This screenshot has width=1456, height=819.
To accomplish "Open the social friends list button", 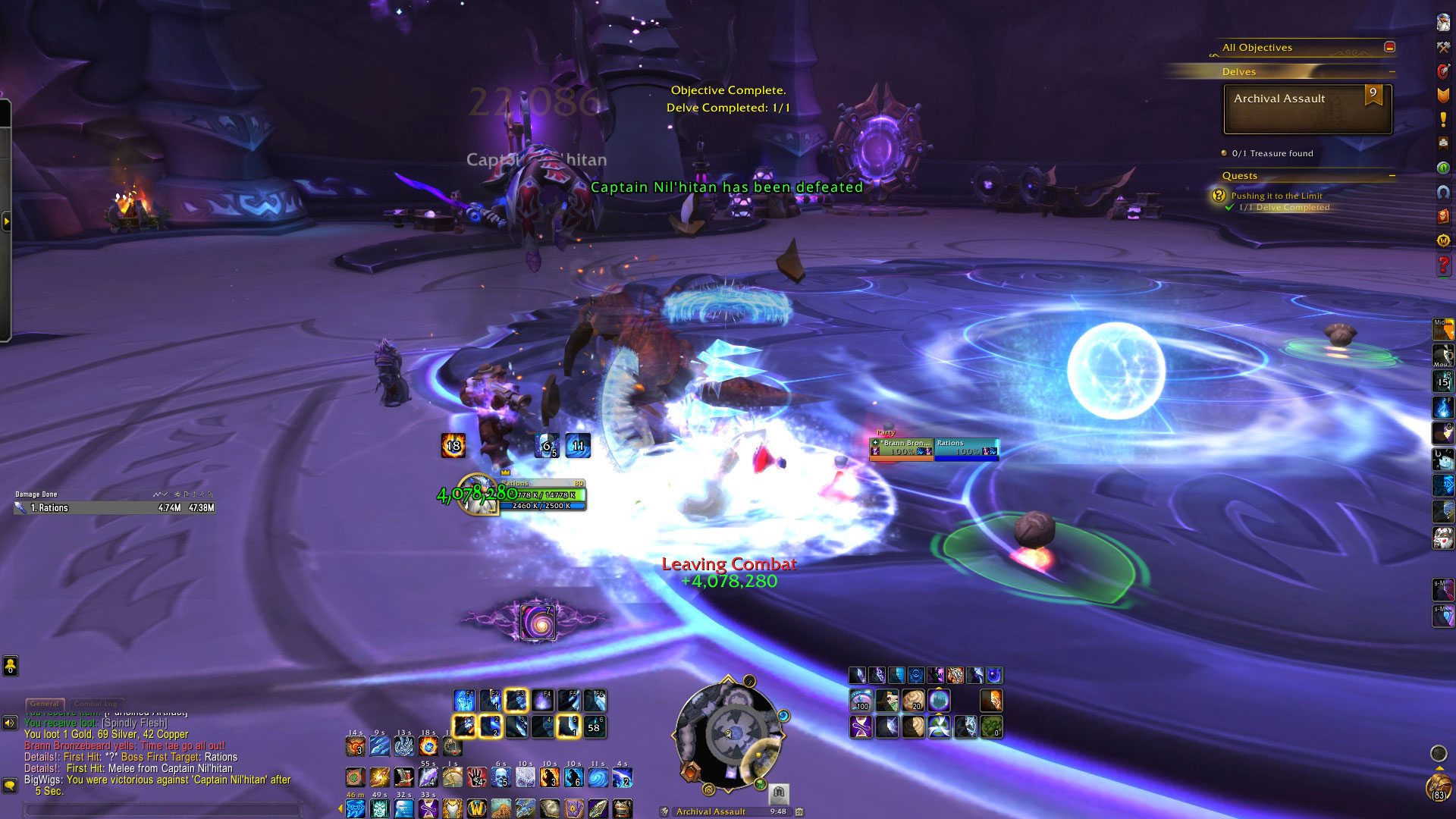I will 10,666.
